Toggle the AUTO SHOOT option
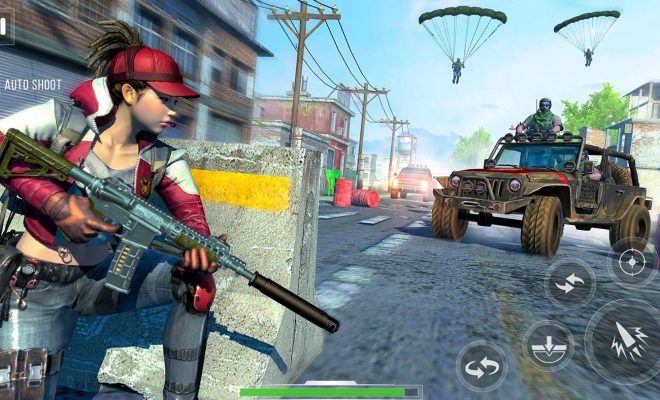Viewport: 660px width, 400px height. (x=33, y=85)
